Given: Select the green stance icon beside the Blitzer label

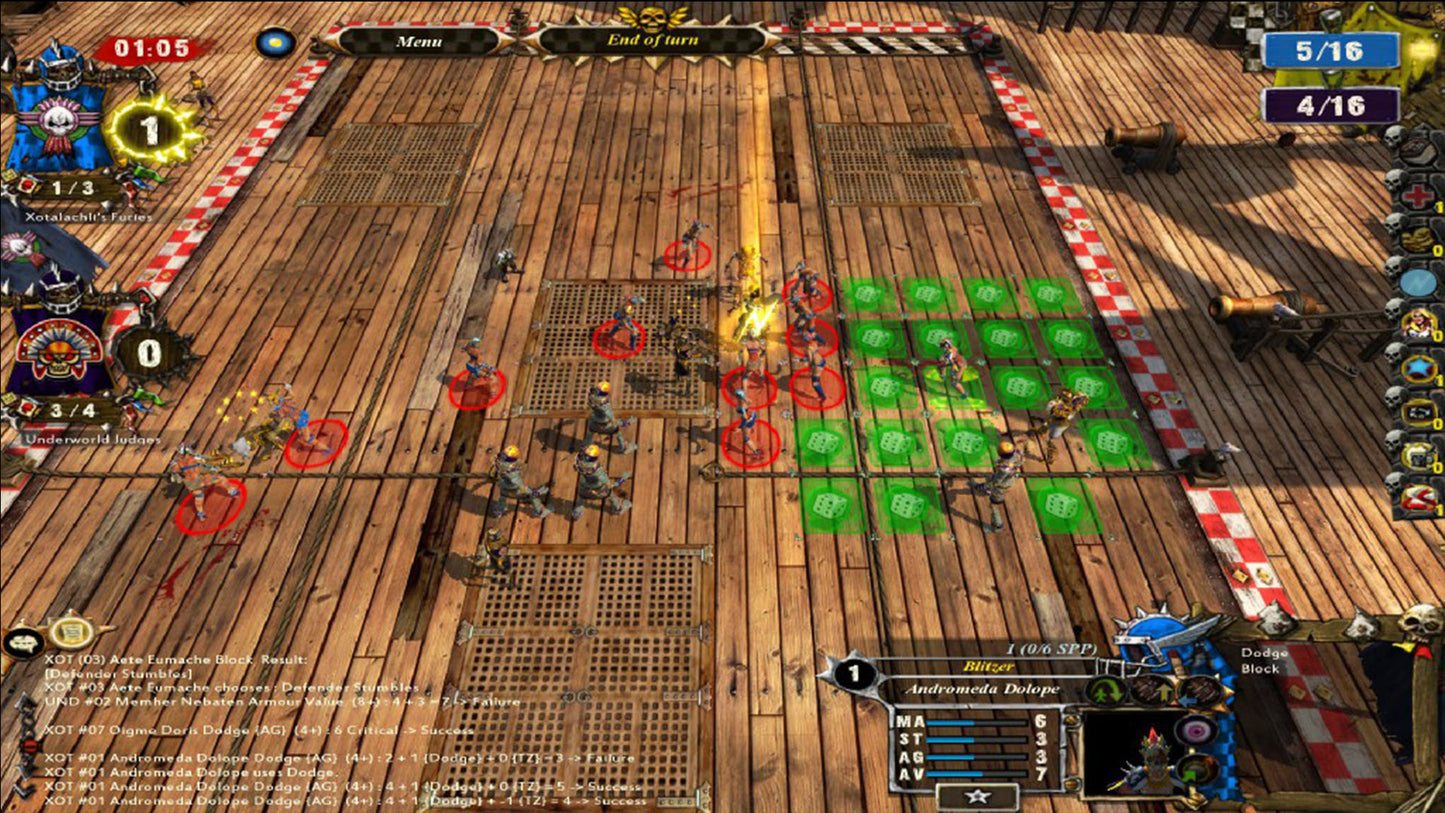Looking at the screenshot, I should tap(1106, 689).
